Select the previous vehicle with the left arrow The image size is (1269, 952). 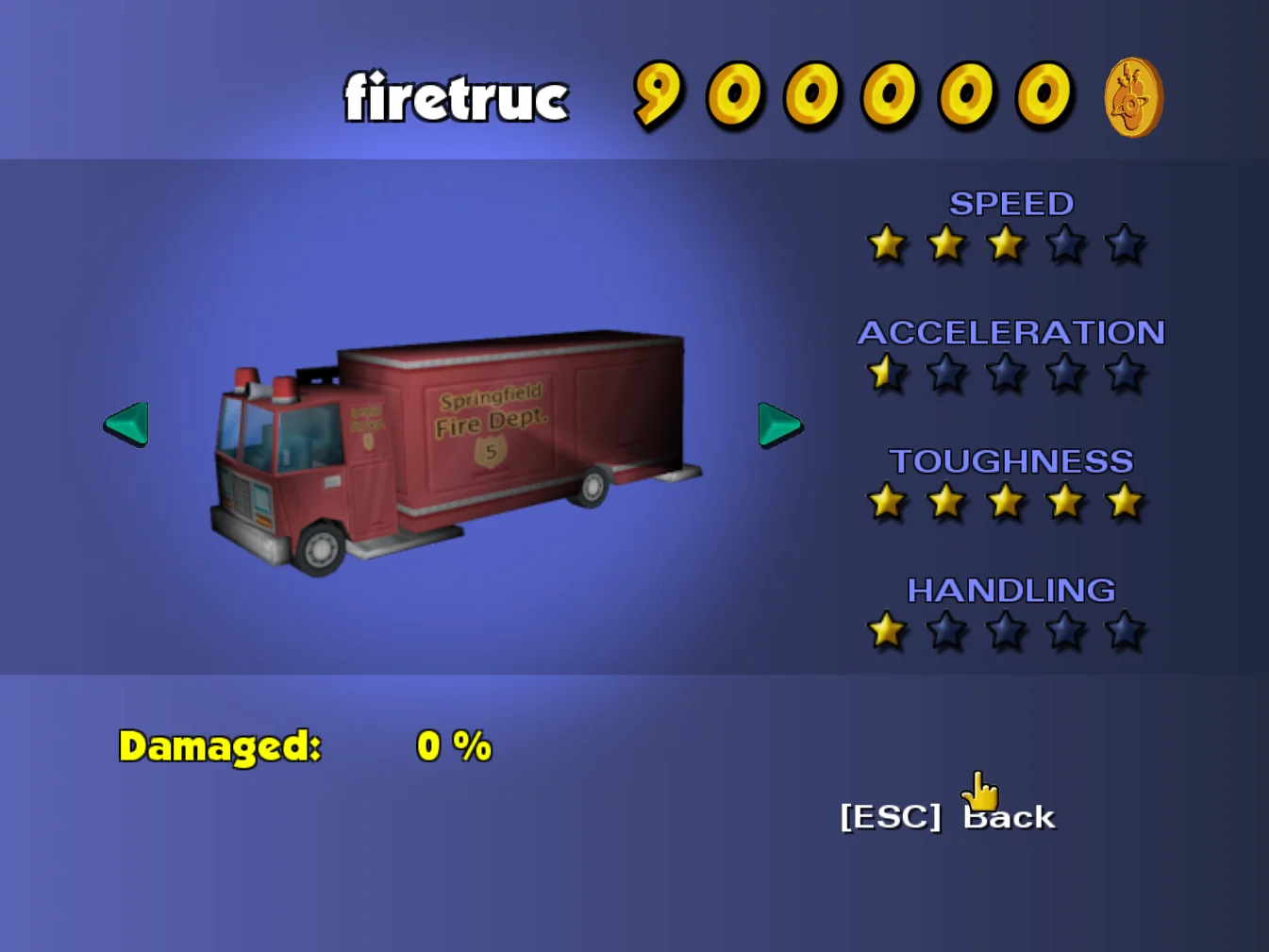[127, 424]
